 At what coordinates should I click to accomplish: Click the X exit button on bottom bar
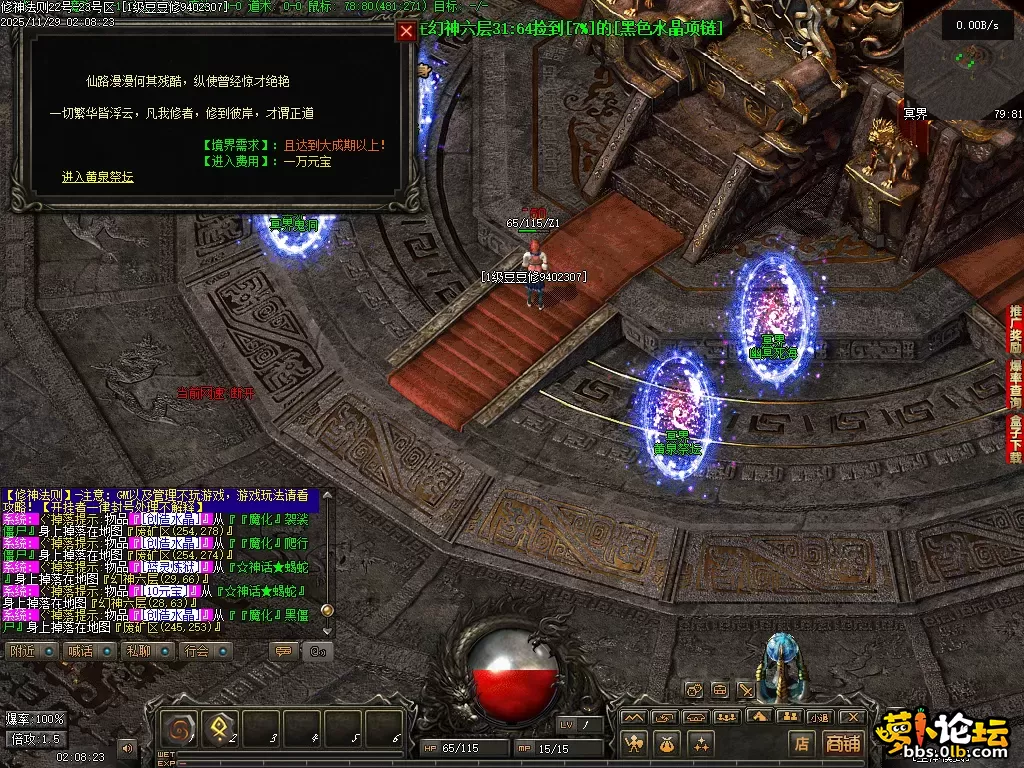coord(851,717)
